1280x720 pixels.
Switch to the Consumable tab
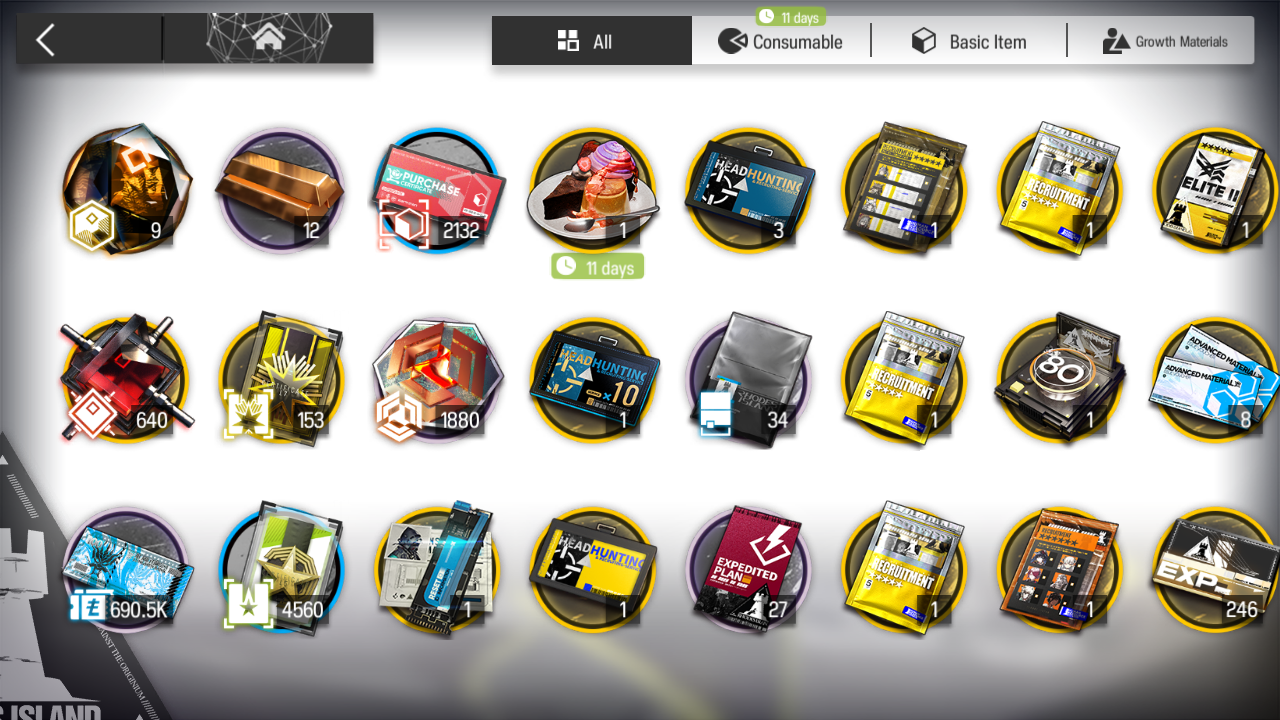click(x=781, y=41)
